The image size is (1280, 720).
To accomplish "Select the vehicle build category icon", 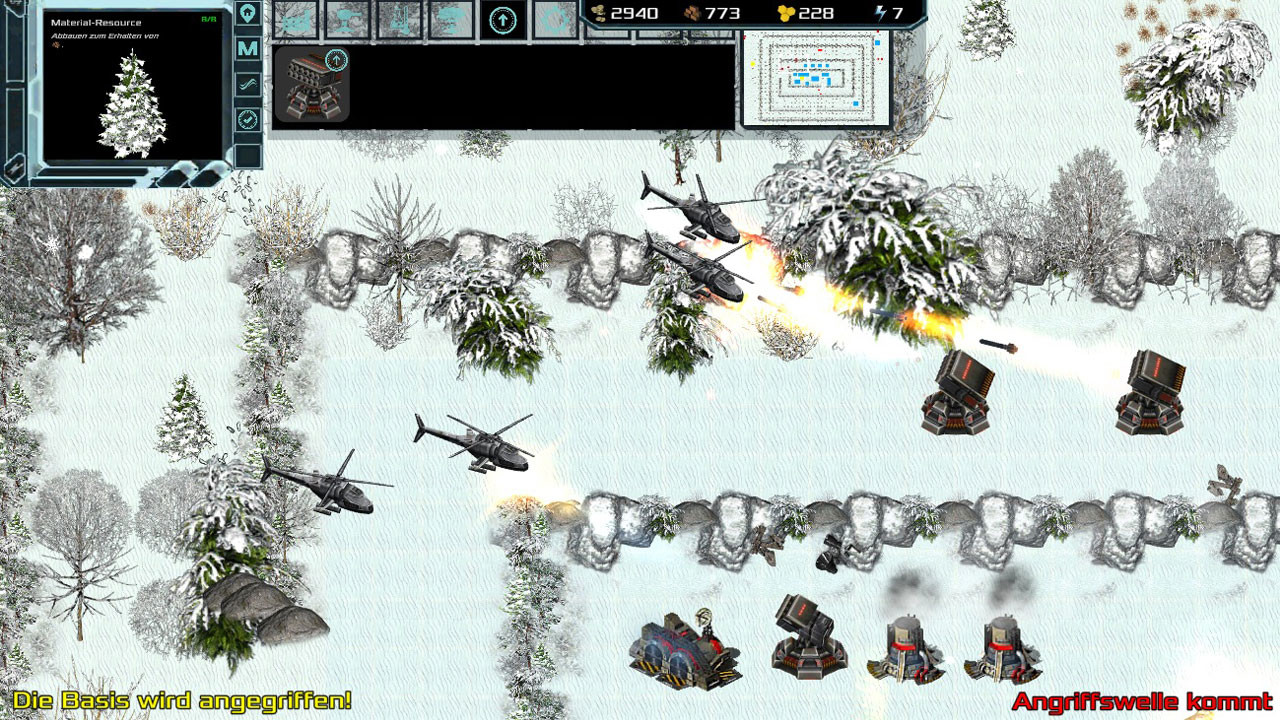I will click(x=295, y=18).
